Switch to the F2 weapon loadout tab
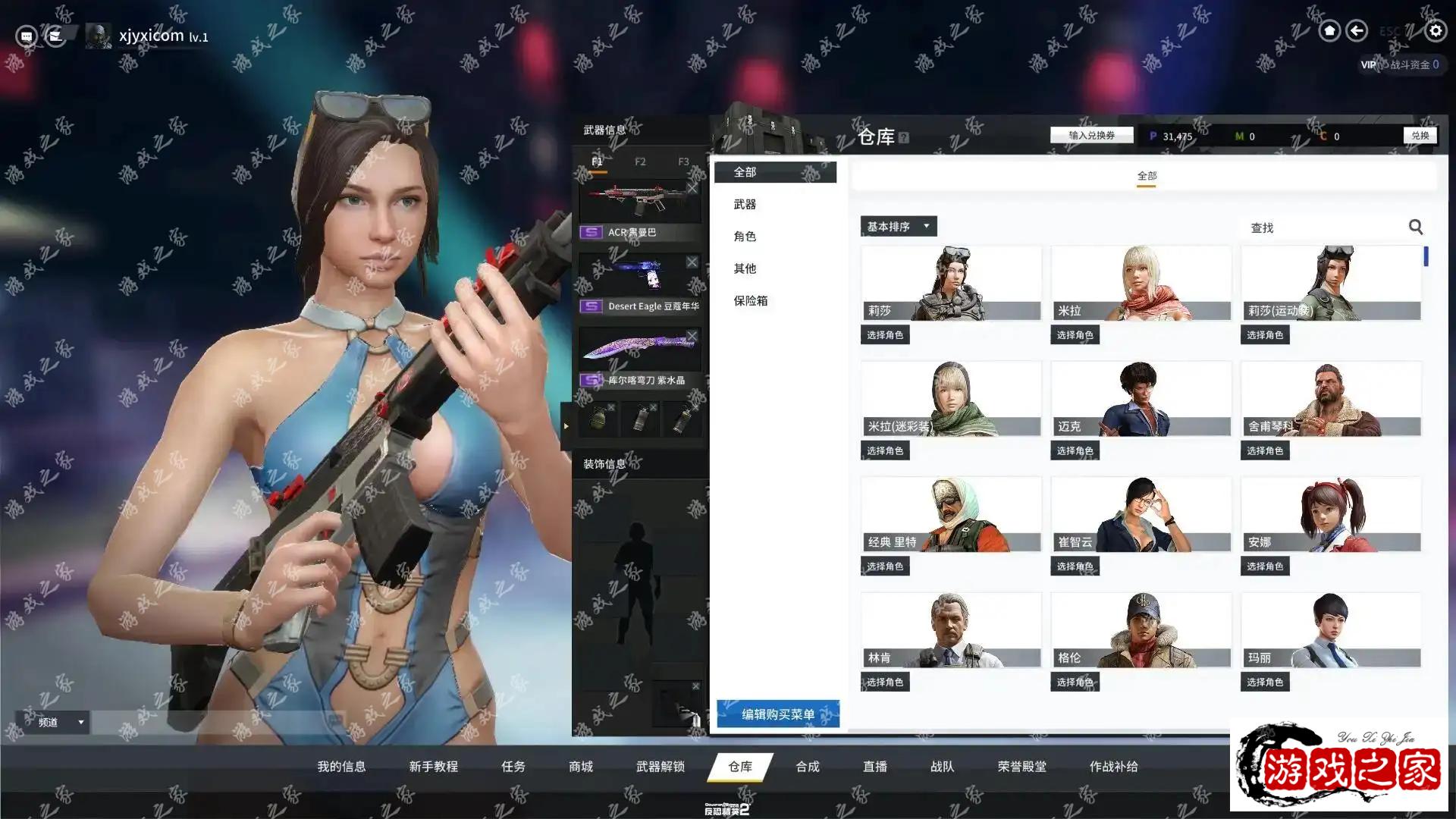Viewport: 1456px width, 819px height. (640, 162)
